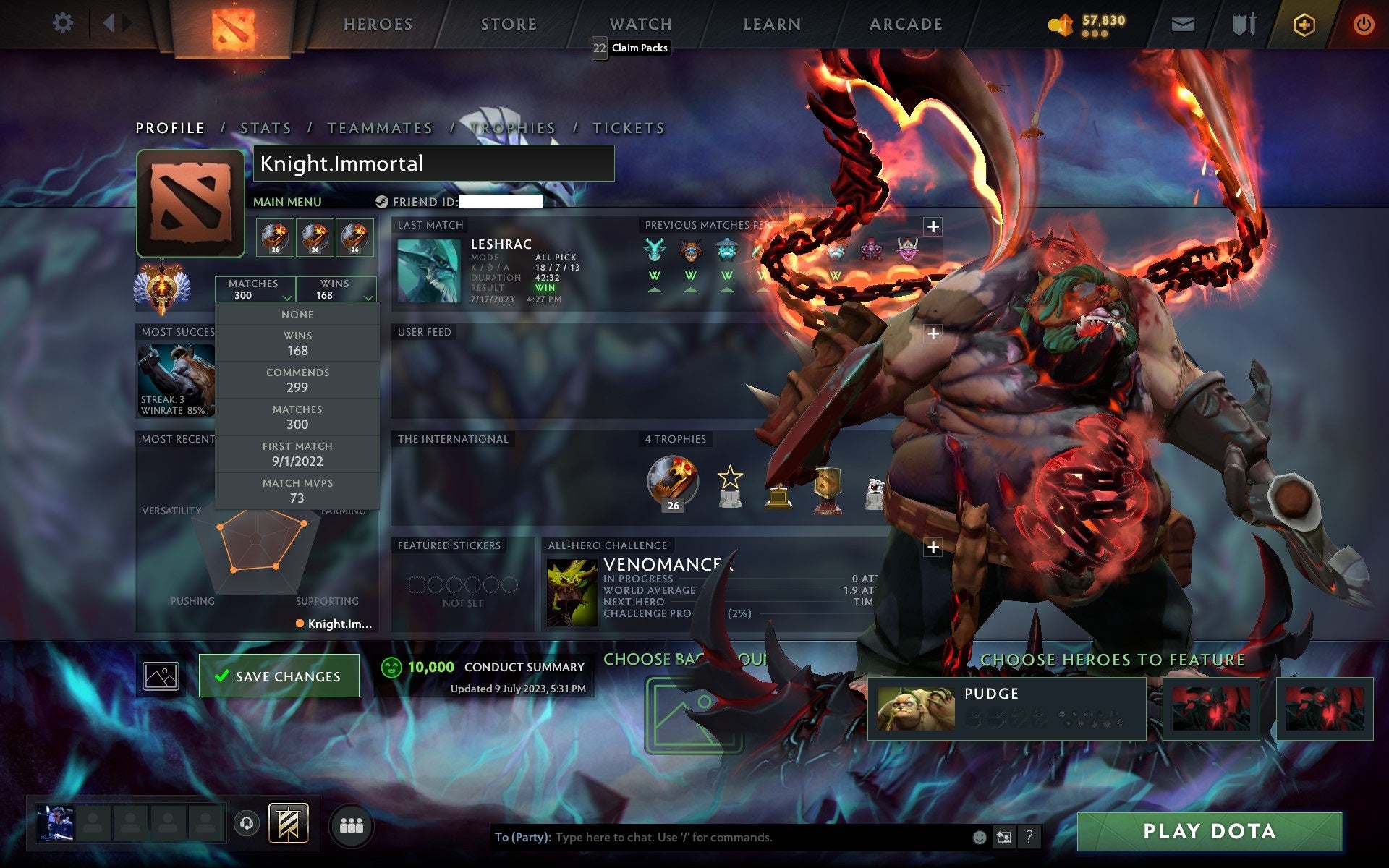Click the SAVE CHANGES button

(x=279, y=675)
